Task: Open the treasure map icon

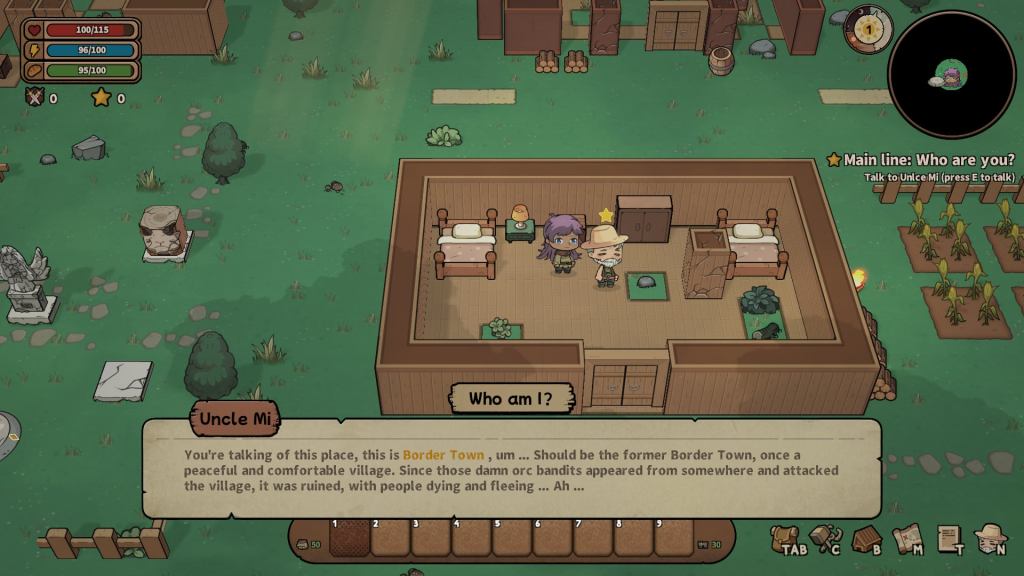Action: [907, 538]
